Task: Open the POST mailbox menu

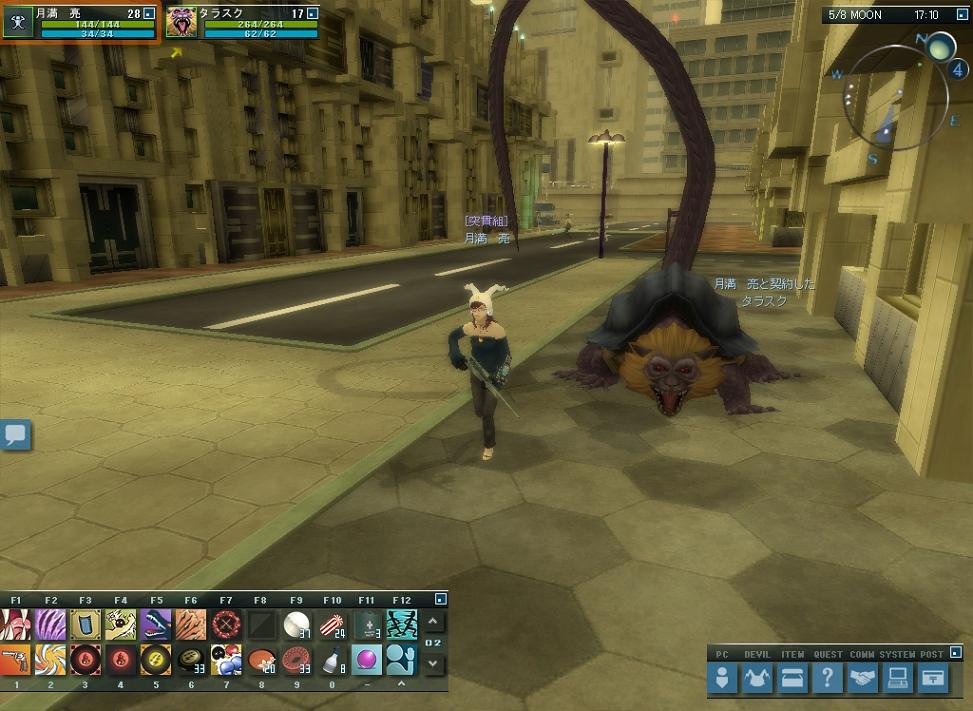Action: [x=932, y=678]
